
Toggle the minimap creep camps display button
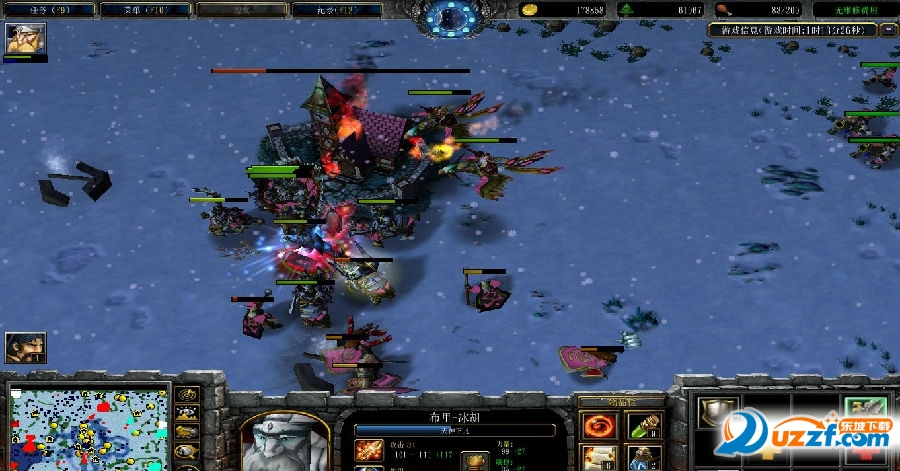tap(185, 451)
